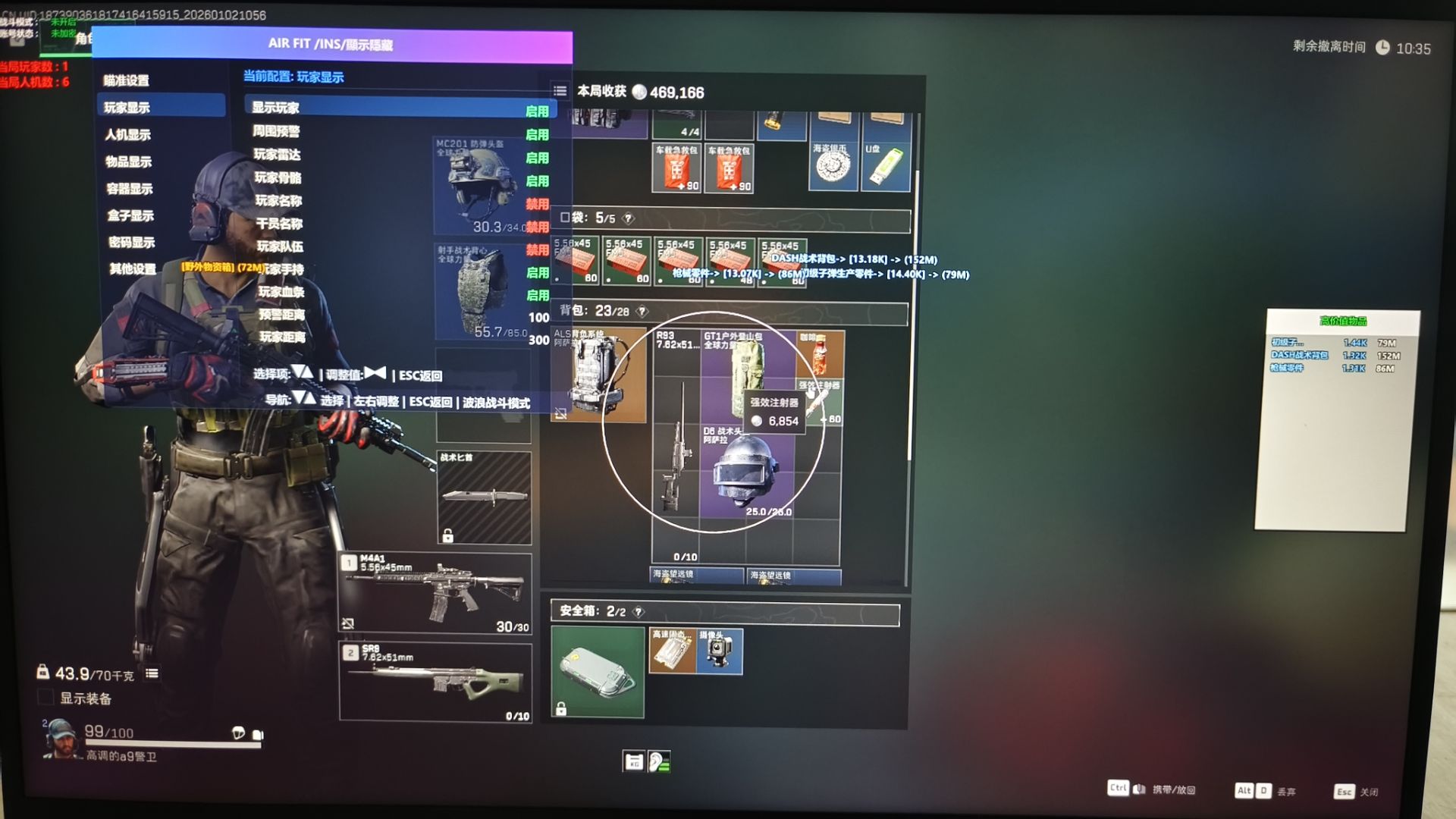Select the green safe box container slot
This screenshot has width=1456, height=819.
(x=598, y=672)
